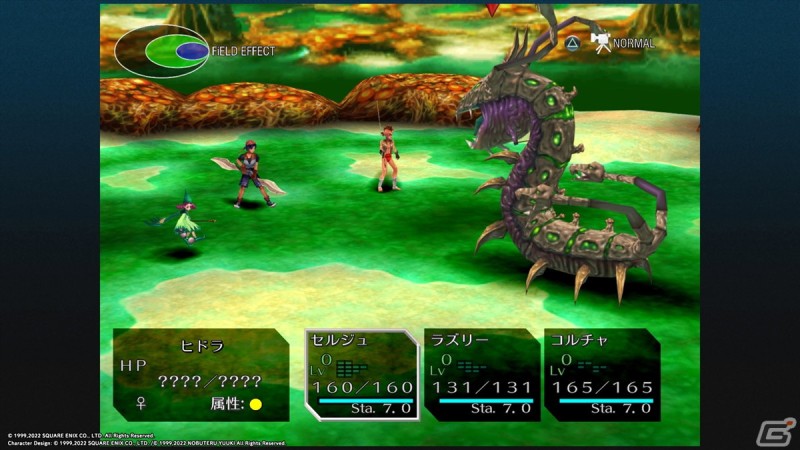Screen dimensions: 800x450
Task: Select セルジュ's party status panel
Action: click(362, 374)
